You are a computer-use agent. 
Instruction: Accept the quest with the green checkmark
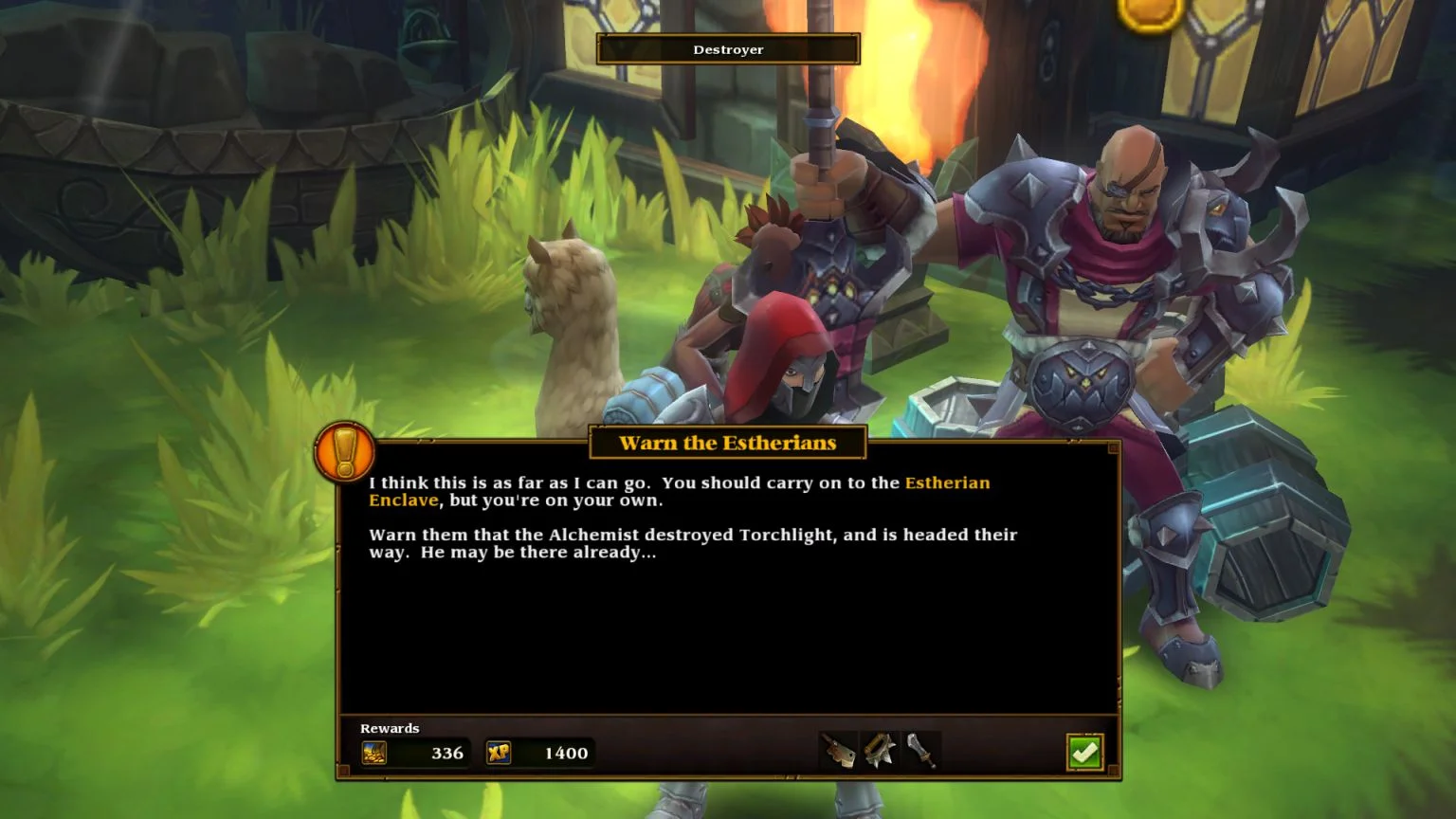[x=1084, y=753]
